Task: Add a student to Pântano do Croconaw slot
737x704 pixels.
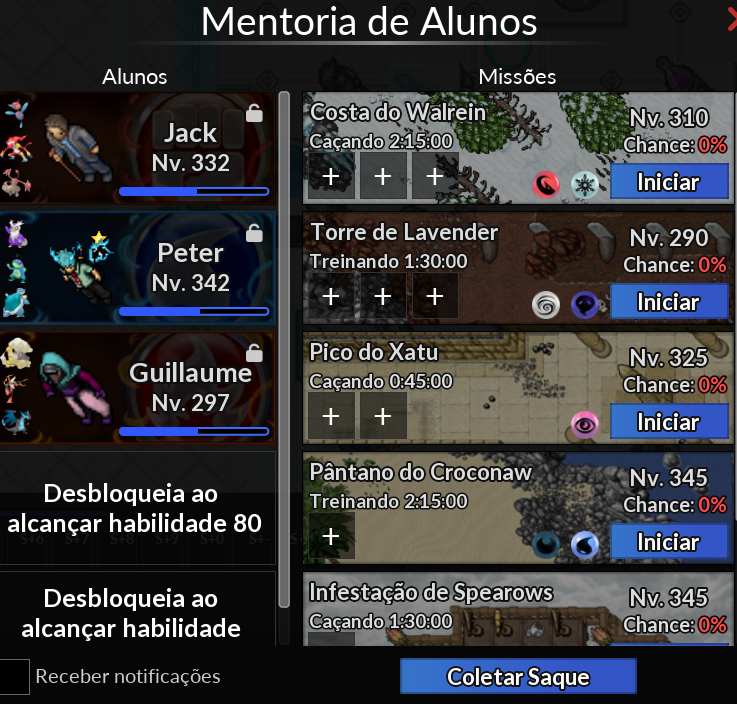Action: click(331, 536)
